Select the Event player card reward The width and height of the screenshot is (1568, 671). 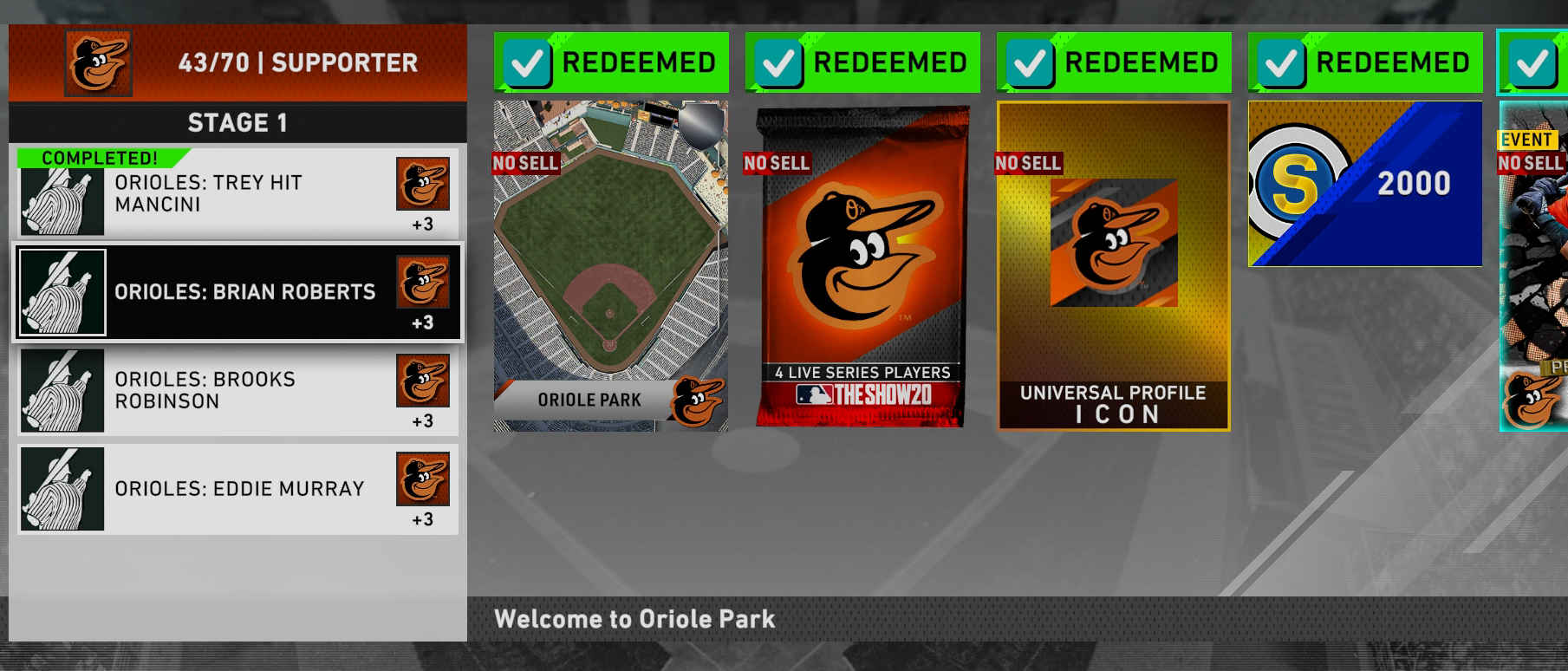pos(1533,266)
